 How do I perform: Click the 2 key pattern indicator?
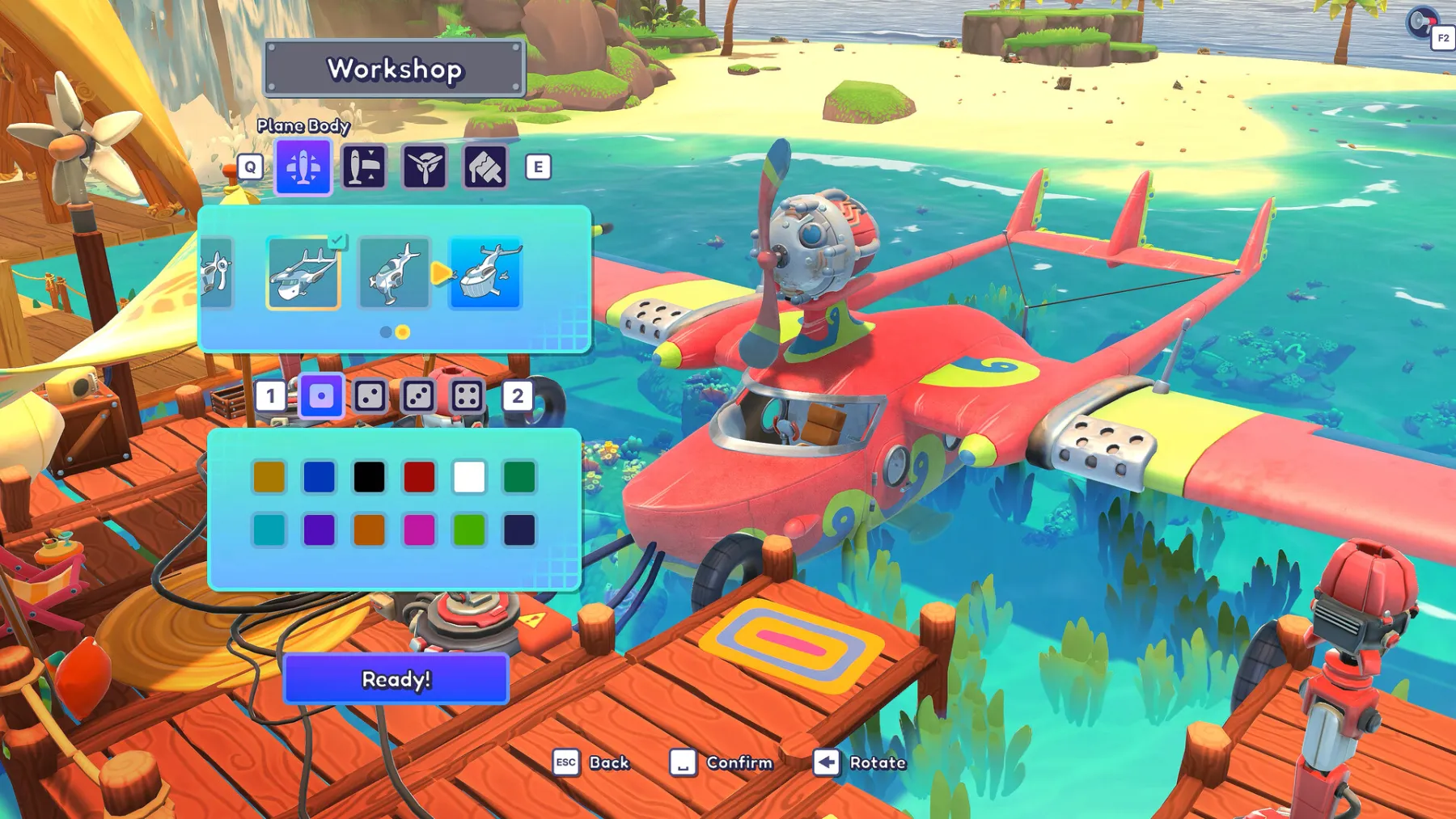point(518,396)
